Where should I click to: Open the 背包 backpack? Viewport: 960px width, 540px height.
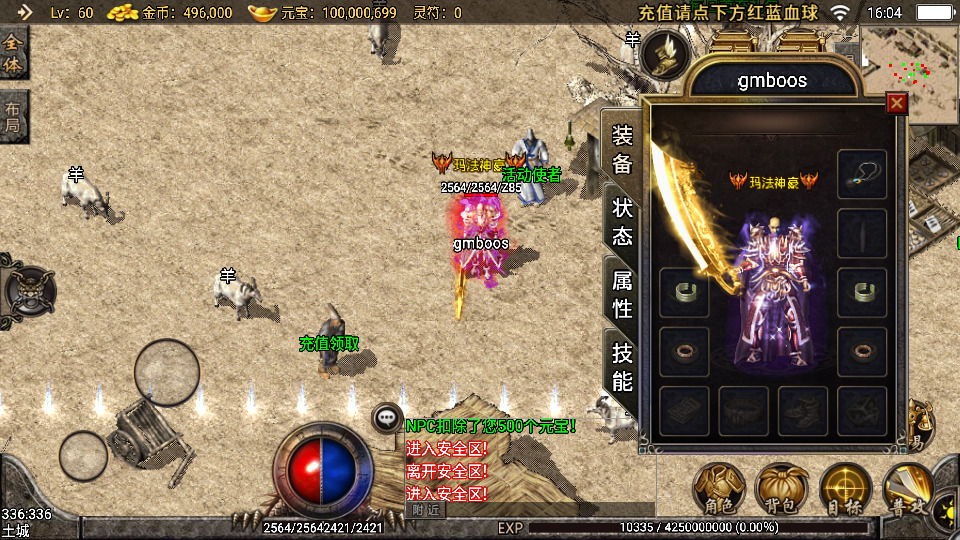click(782, 490)
